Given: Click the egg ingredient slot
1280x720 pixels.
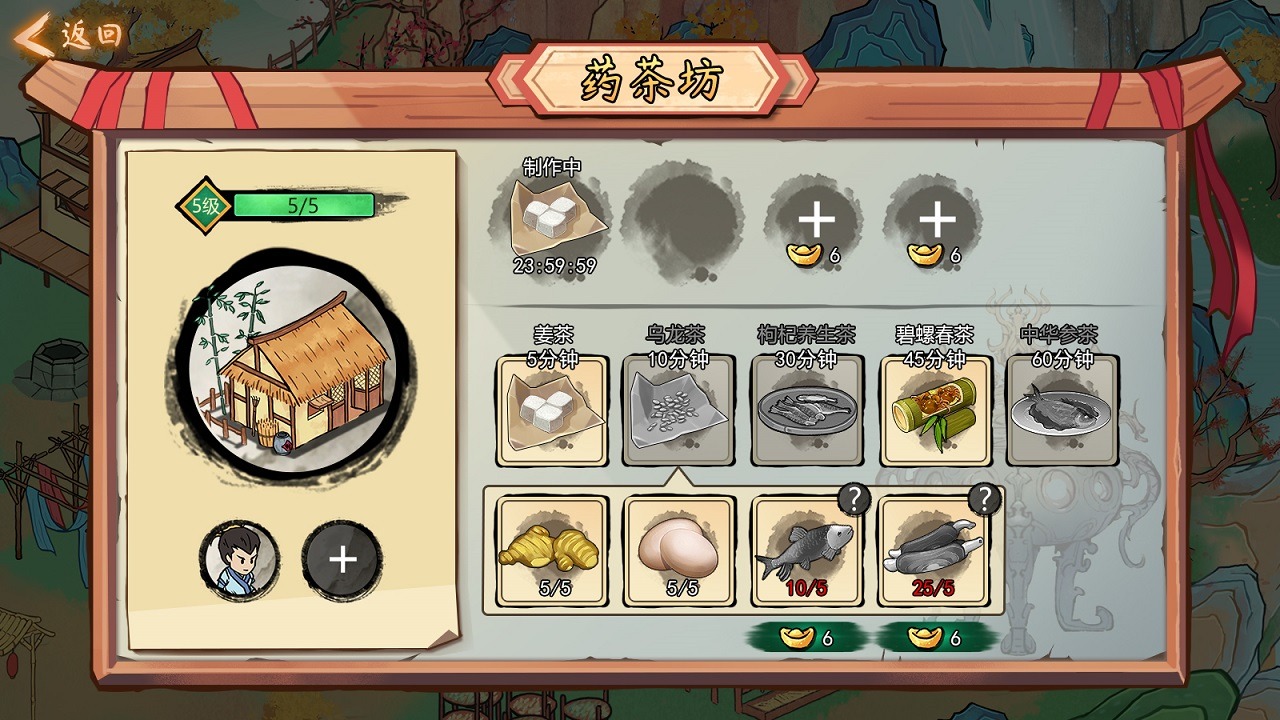Looking at the screenshot, I should [680, 552].
